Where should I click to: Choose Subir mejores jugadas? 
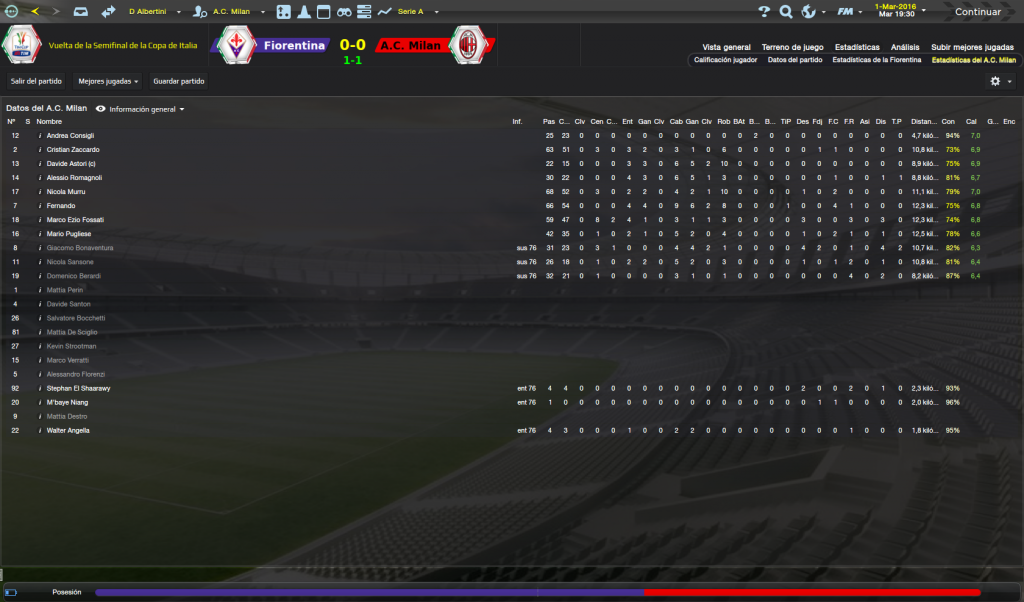point(972,47)
